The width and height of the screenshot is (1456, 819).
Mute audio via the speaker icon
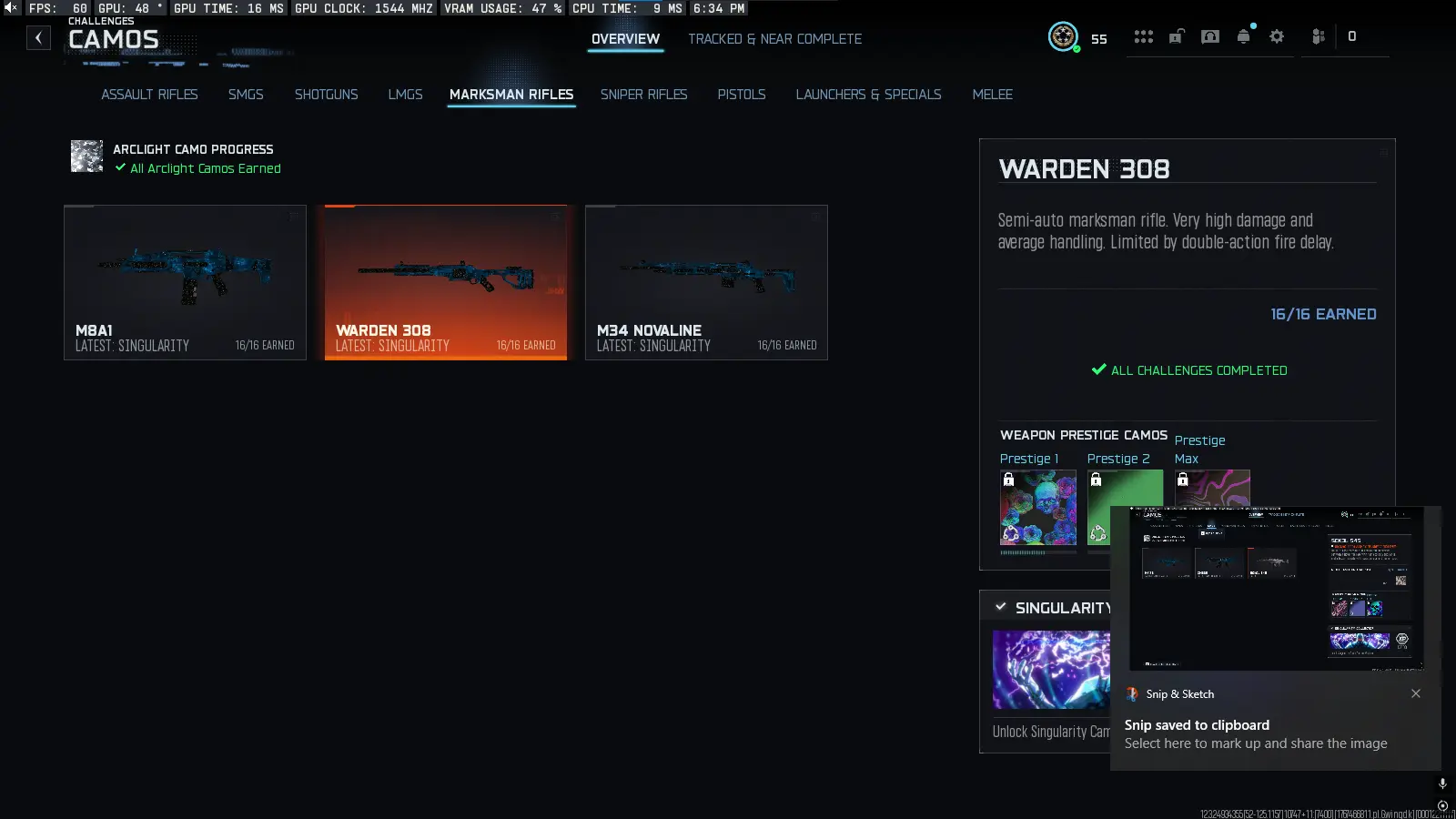10,8
